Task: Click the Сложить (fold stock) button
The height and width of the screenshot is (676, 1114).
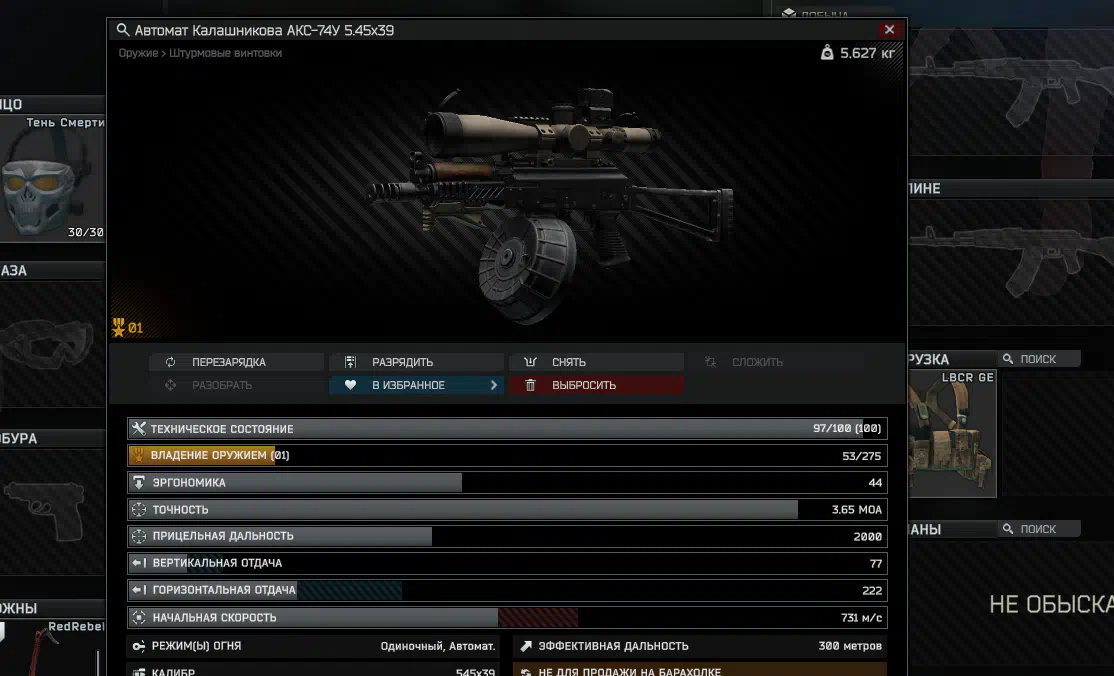Action: [756, 362]
